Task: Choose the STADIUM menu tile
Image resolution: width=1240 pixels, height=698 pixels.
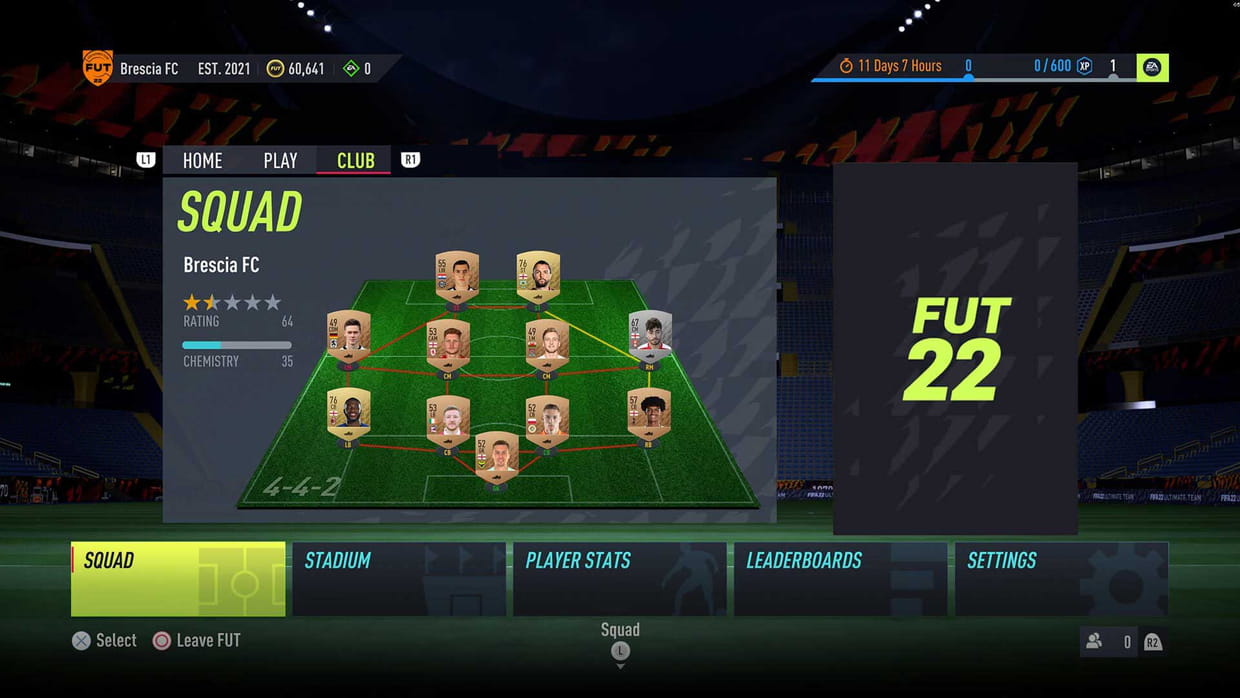Action: click(399, 578)
